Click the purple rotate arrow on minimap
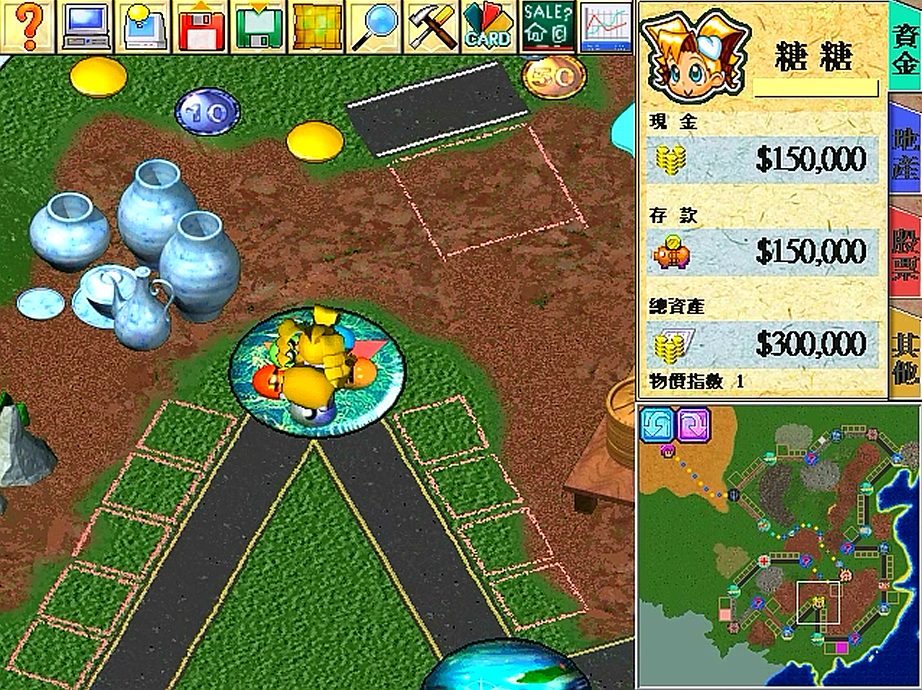The height and width of the screenshot is (690, 922). [693, 424]
